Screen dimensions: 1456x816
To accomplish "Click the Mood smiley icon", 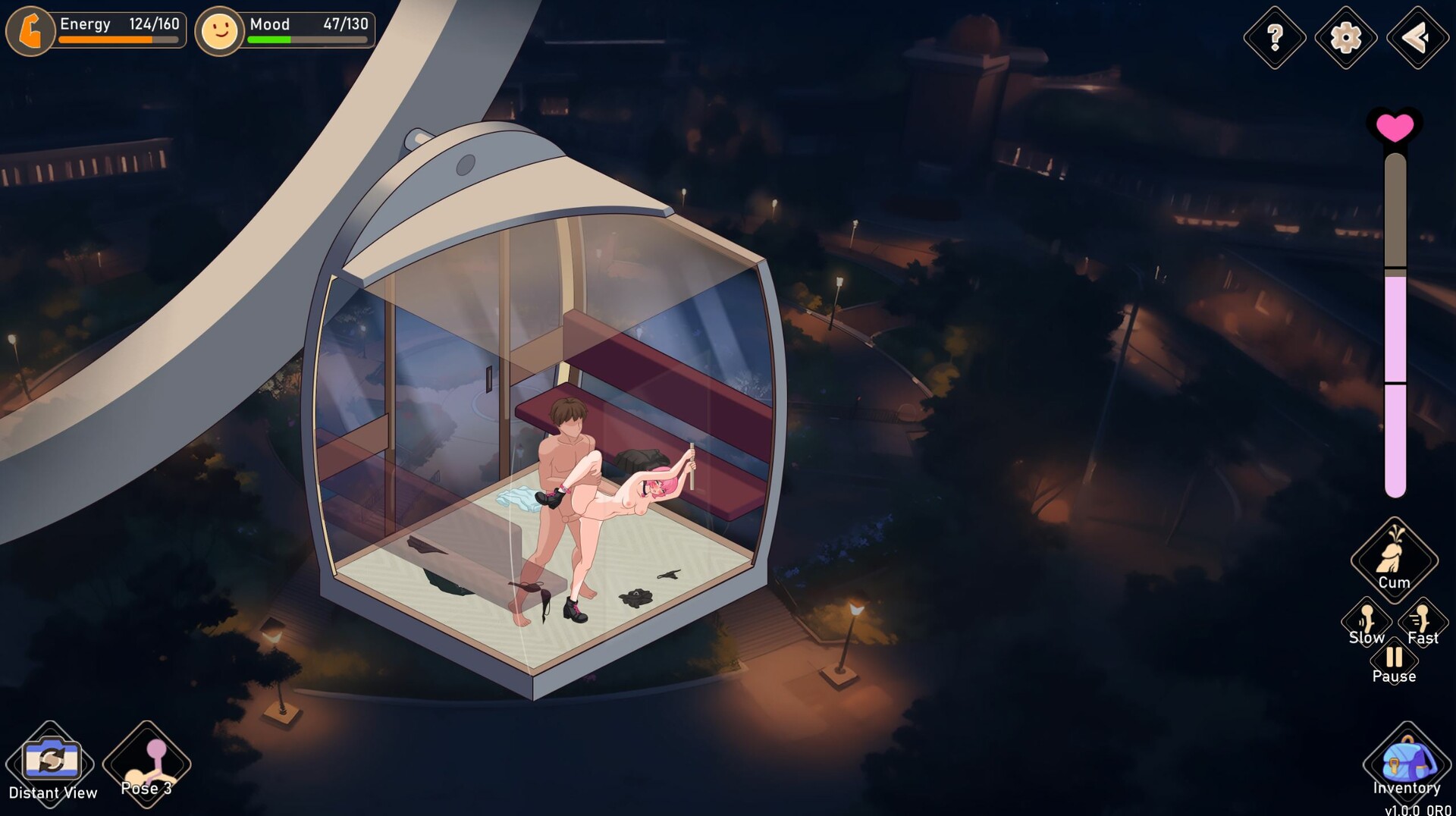I will tap(219, 30).
